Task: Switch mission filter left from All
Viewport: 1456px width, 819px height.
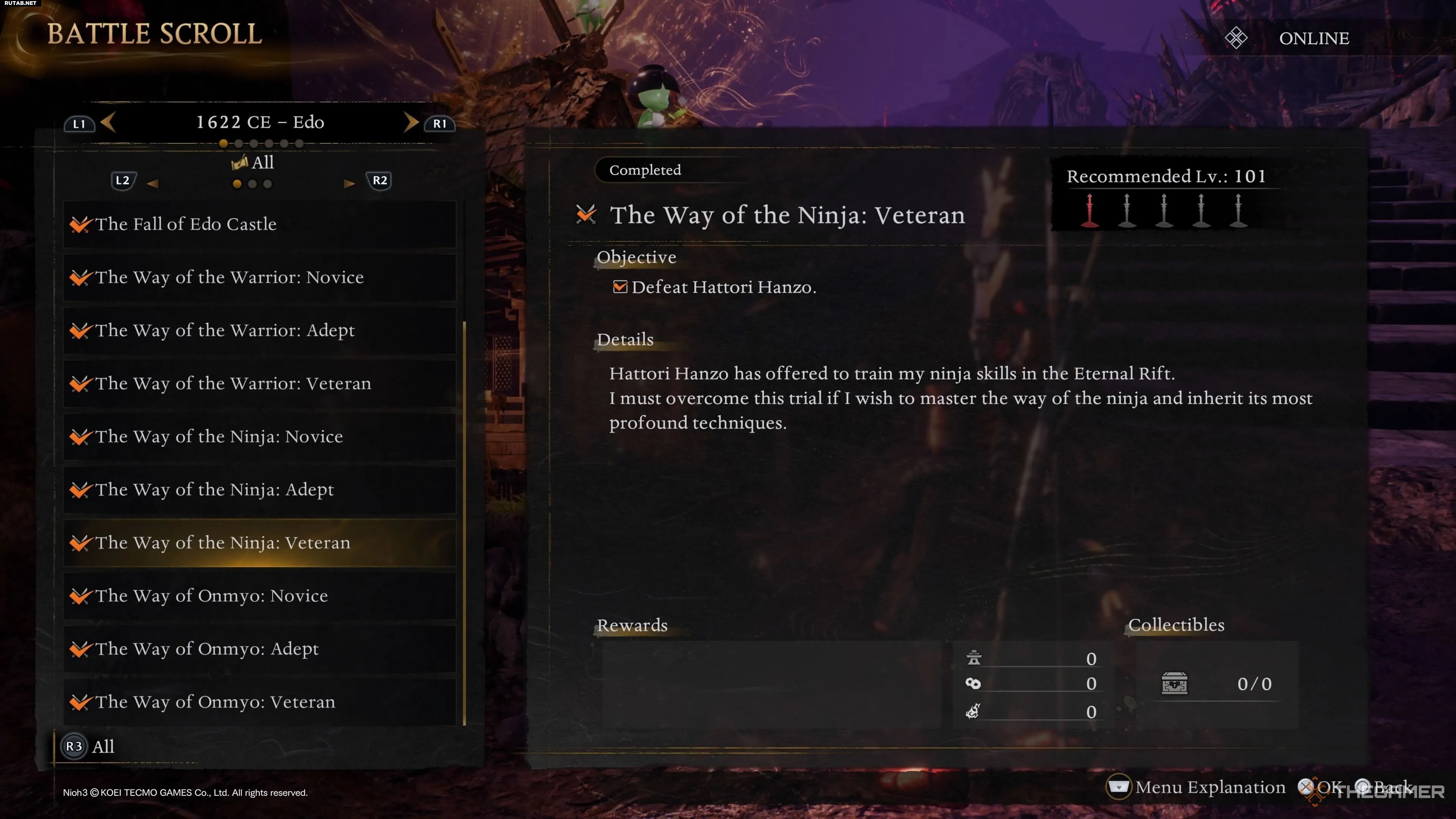Action: point(152,183)
